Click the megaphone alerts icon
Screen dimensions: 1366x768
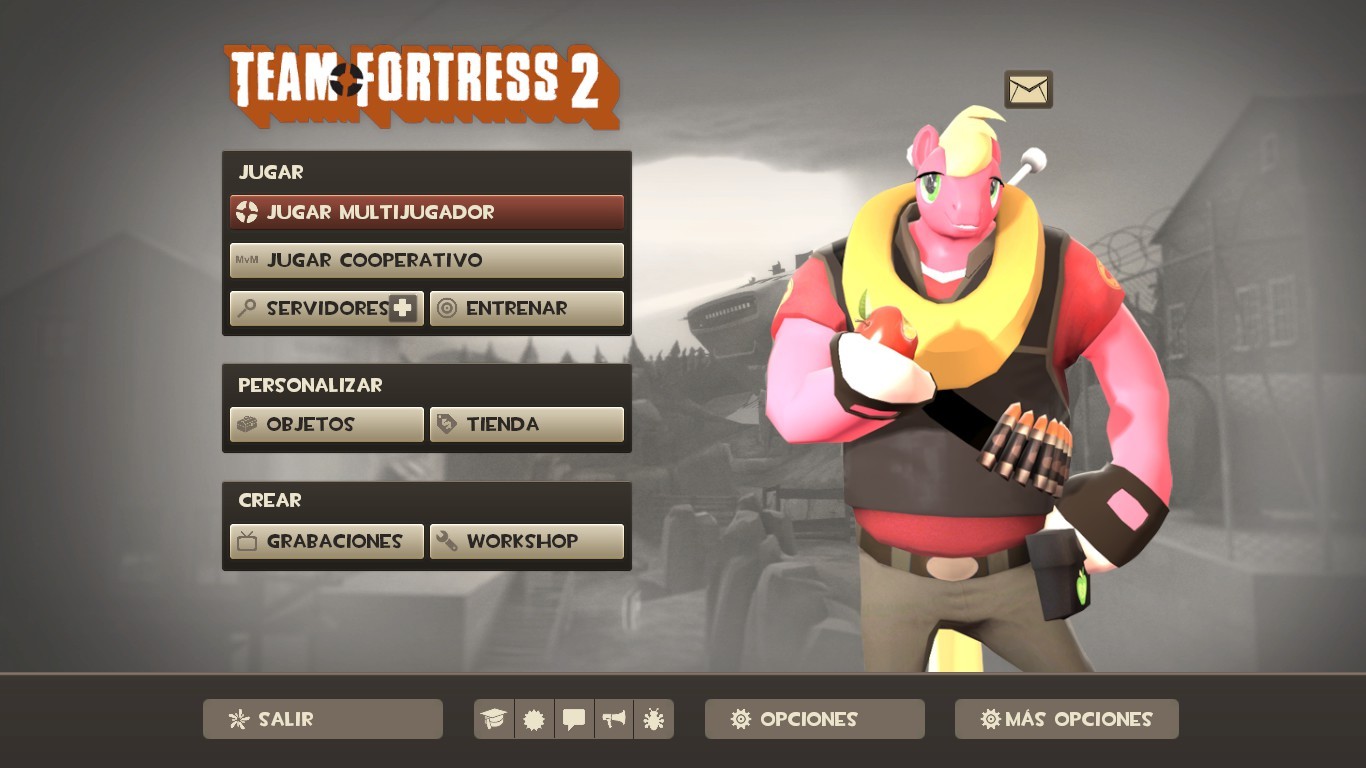(x=614, y=719)
